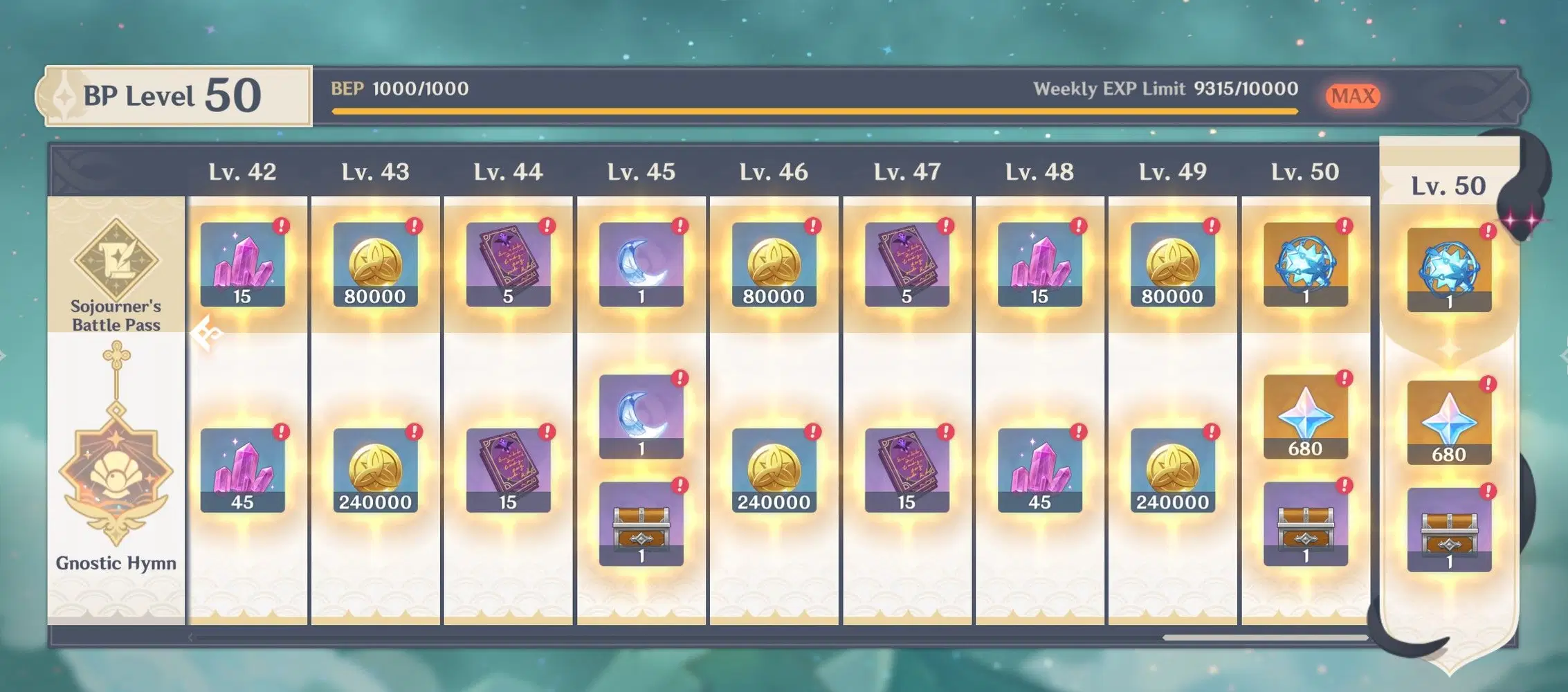Collect 80000 Mora at Lv. 43
The width and height of the screenshot is (1568, 692).
375,264
